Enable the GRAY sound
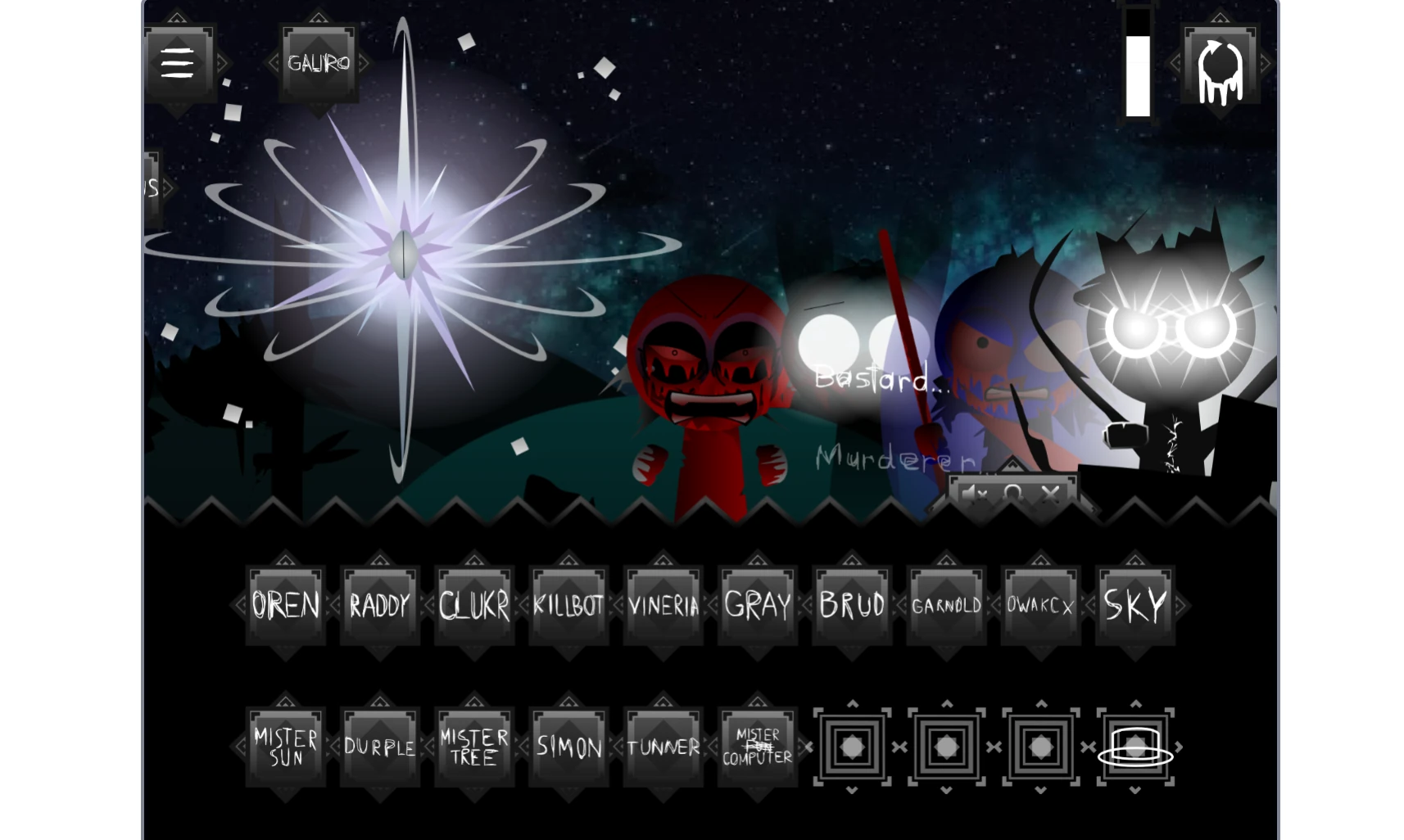Image resolution: width=1404 pixels, height=840 pixels. [756, 606]
